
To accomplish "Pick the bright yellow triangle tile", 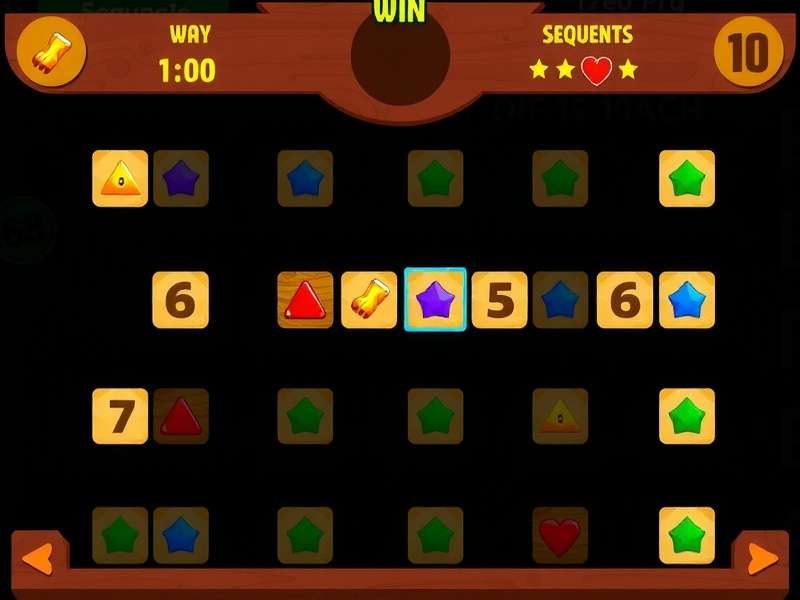I will pyautogui.click(x=120, y=179).
